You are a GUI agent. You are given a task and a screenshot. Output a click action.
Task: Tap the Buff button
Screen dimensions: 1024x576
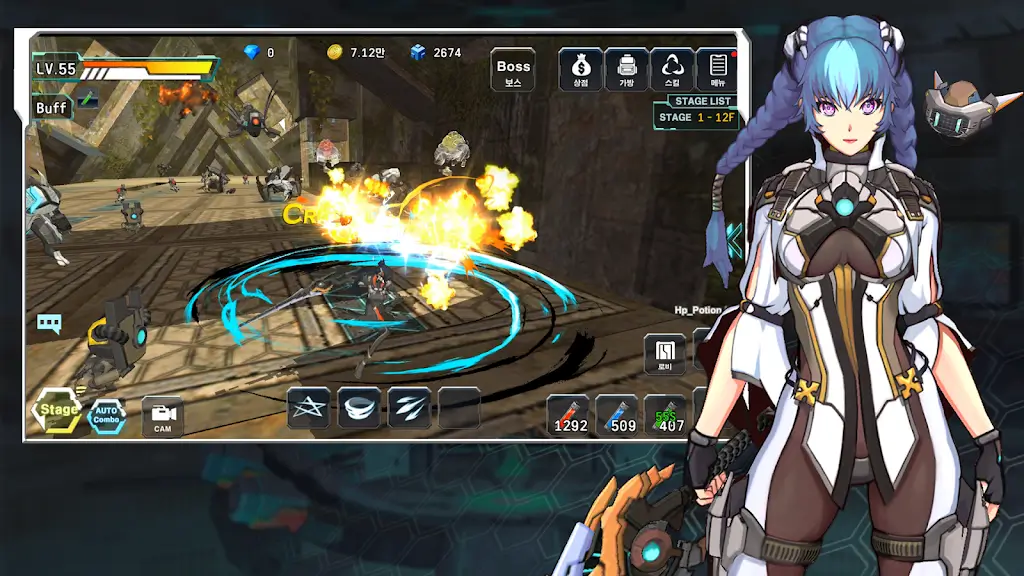(x=52, y=108)
